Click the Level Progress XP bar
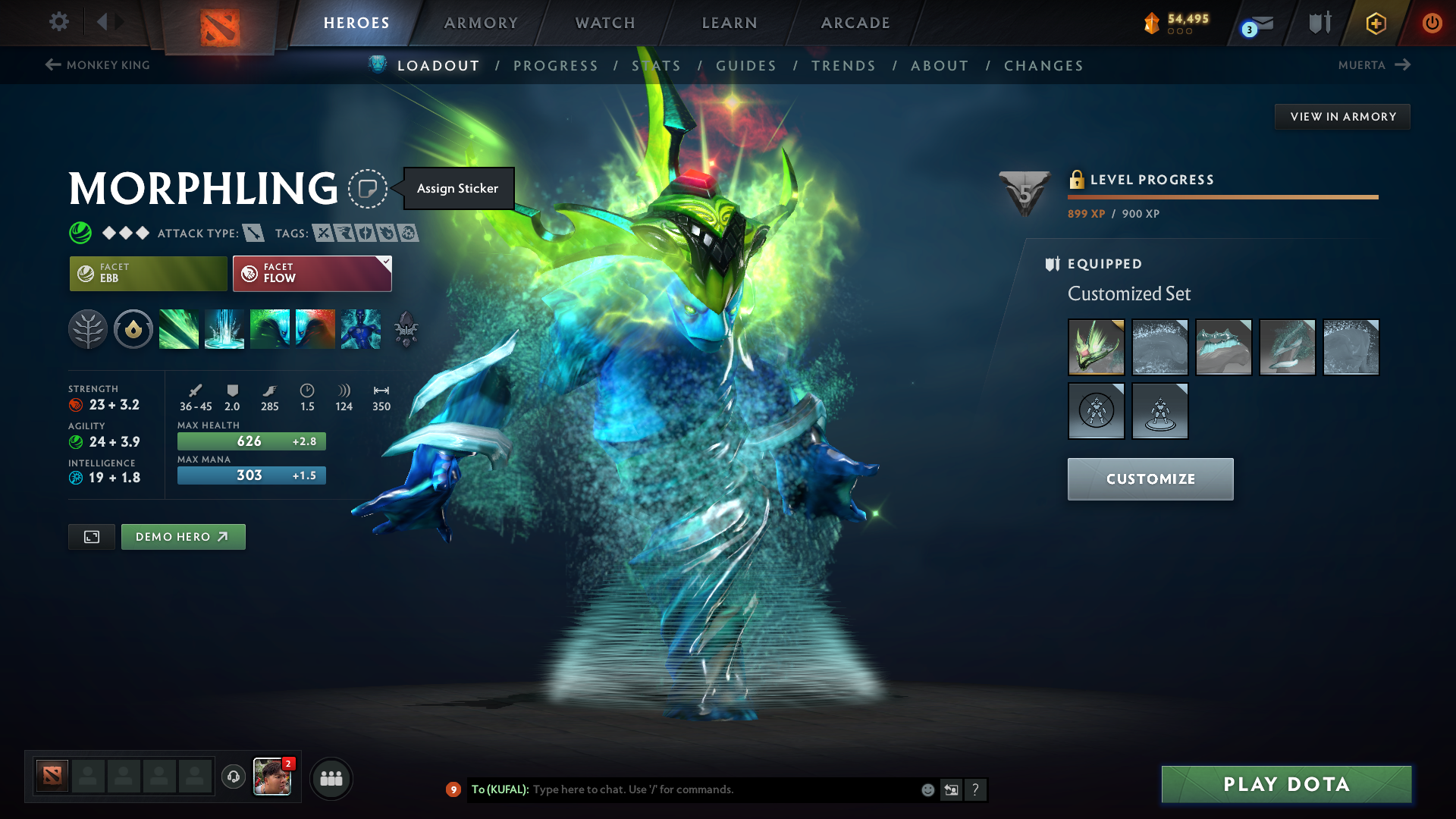Image resolution: width=1456 pixels, height=819 pixels. (x=1222, y=196)
